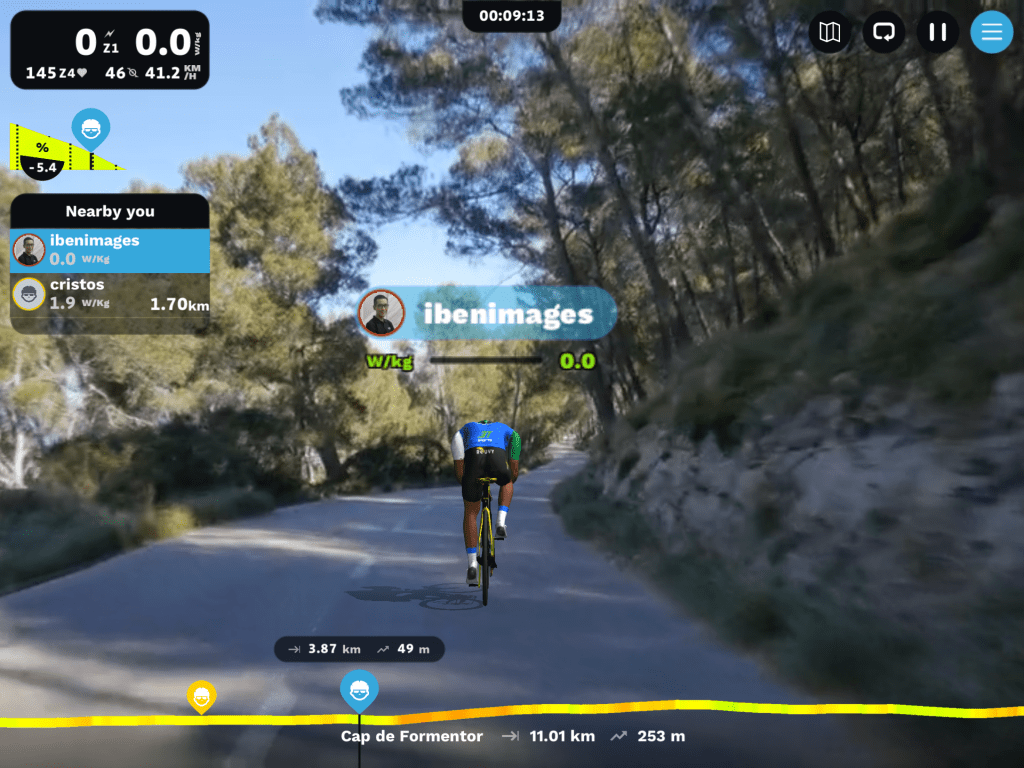Select ibenimages in the nearby riders list
This screenshot has width=1024, height=768.
(110, 250)
